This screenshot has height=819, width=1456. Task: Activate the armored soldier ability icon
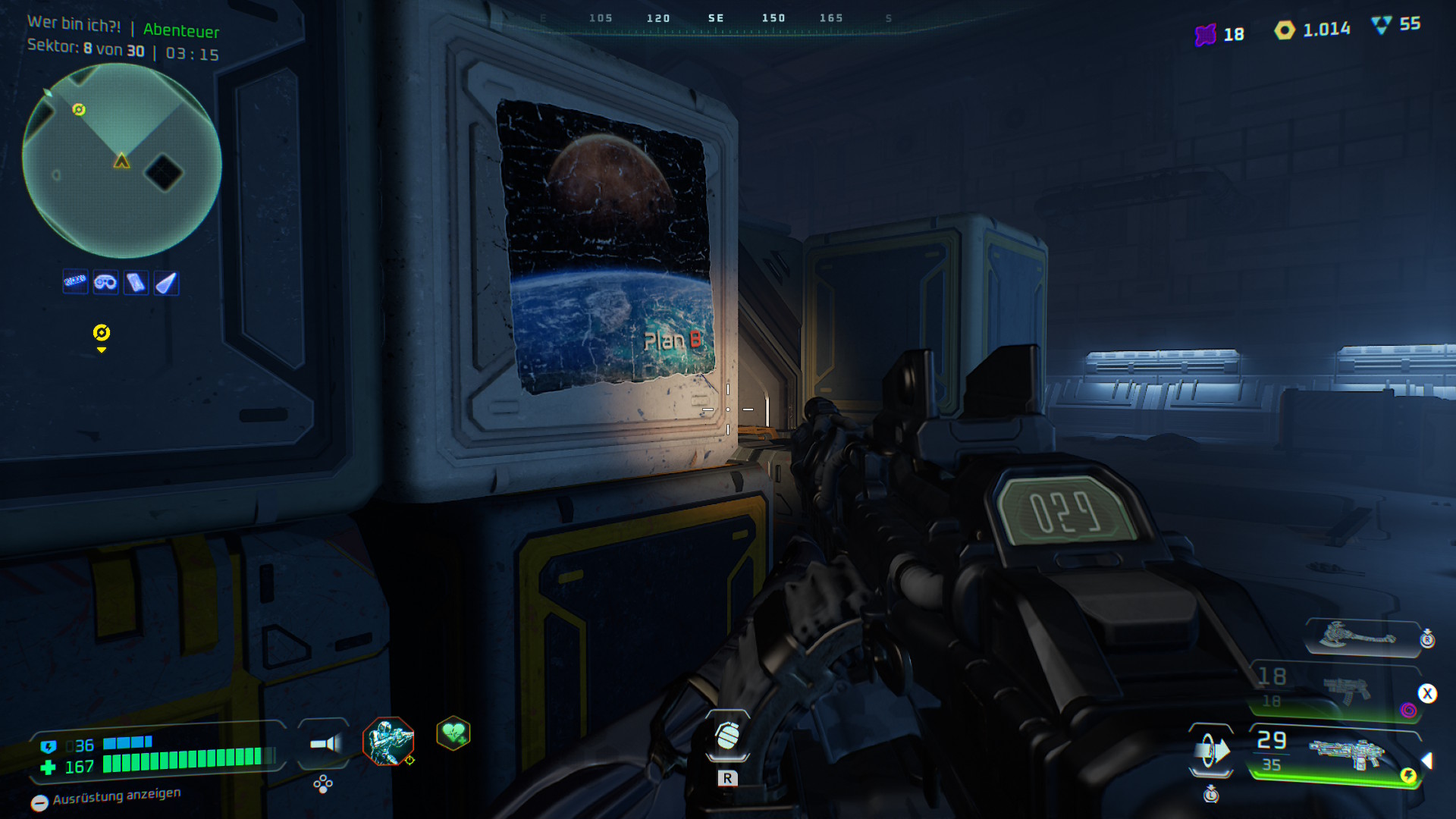(x=388, y=741)
